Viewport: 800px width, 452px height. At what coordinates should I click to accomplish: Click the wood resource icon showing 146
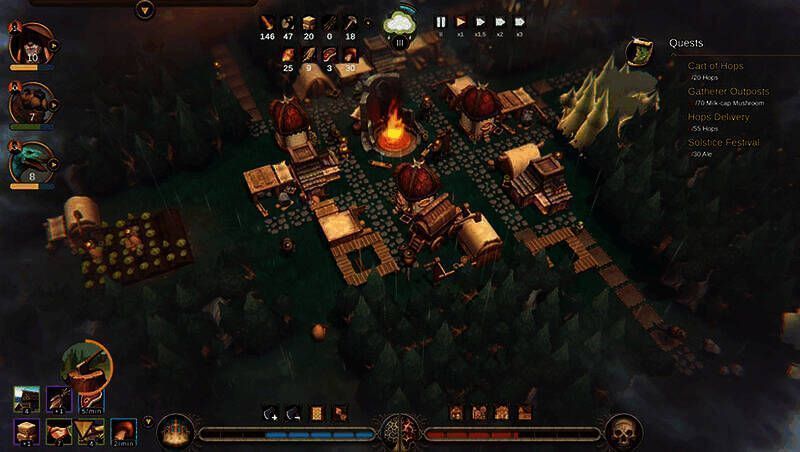point(267,22)
